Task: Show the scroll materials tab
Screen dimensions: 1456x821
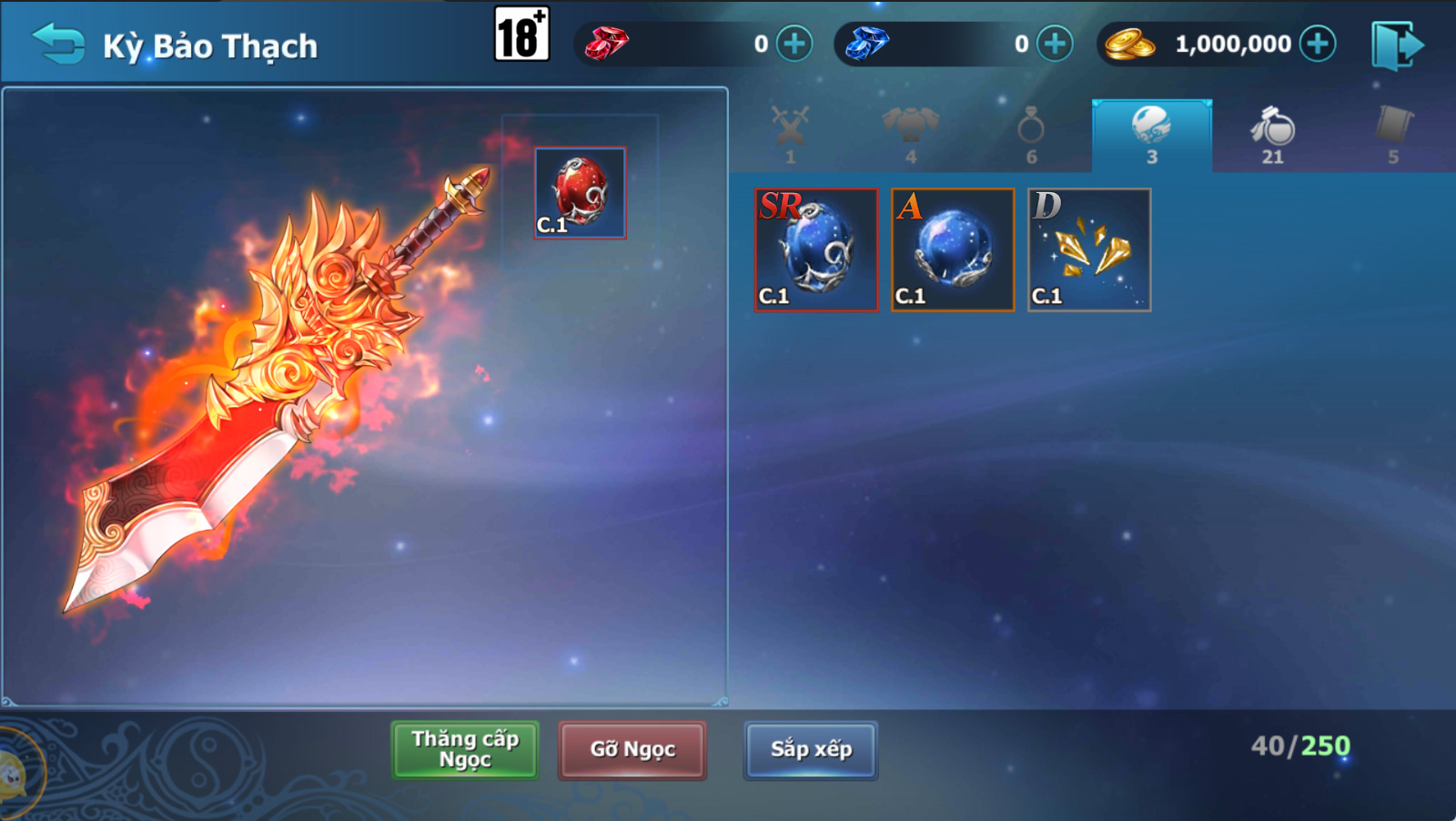Action: [x=1392, y=134]
